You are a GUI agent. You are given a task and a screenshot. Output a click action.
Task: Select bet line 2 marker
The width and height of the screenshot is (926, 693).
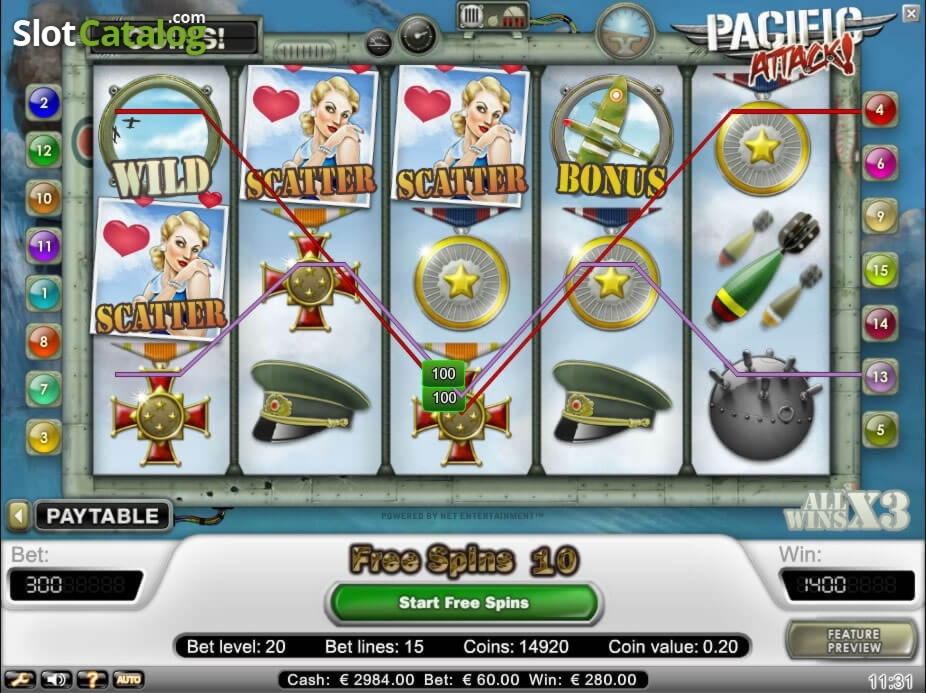(44, 102)
